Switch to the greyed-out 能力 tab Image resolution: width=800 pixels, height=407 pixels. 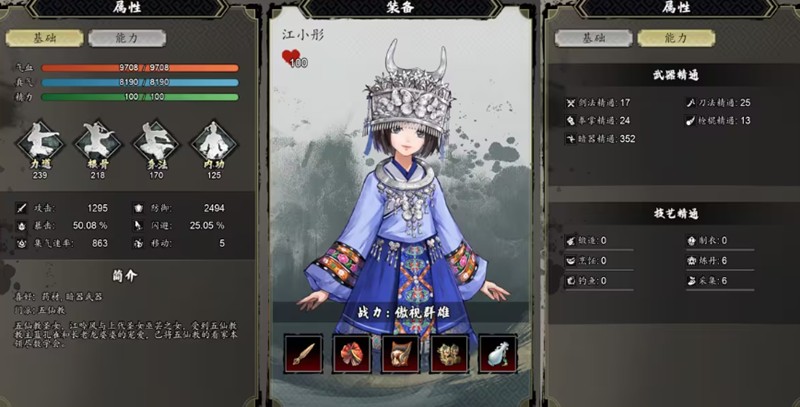[x=126, y=39]
